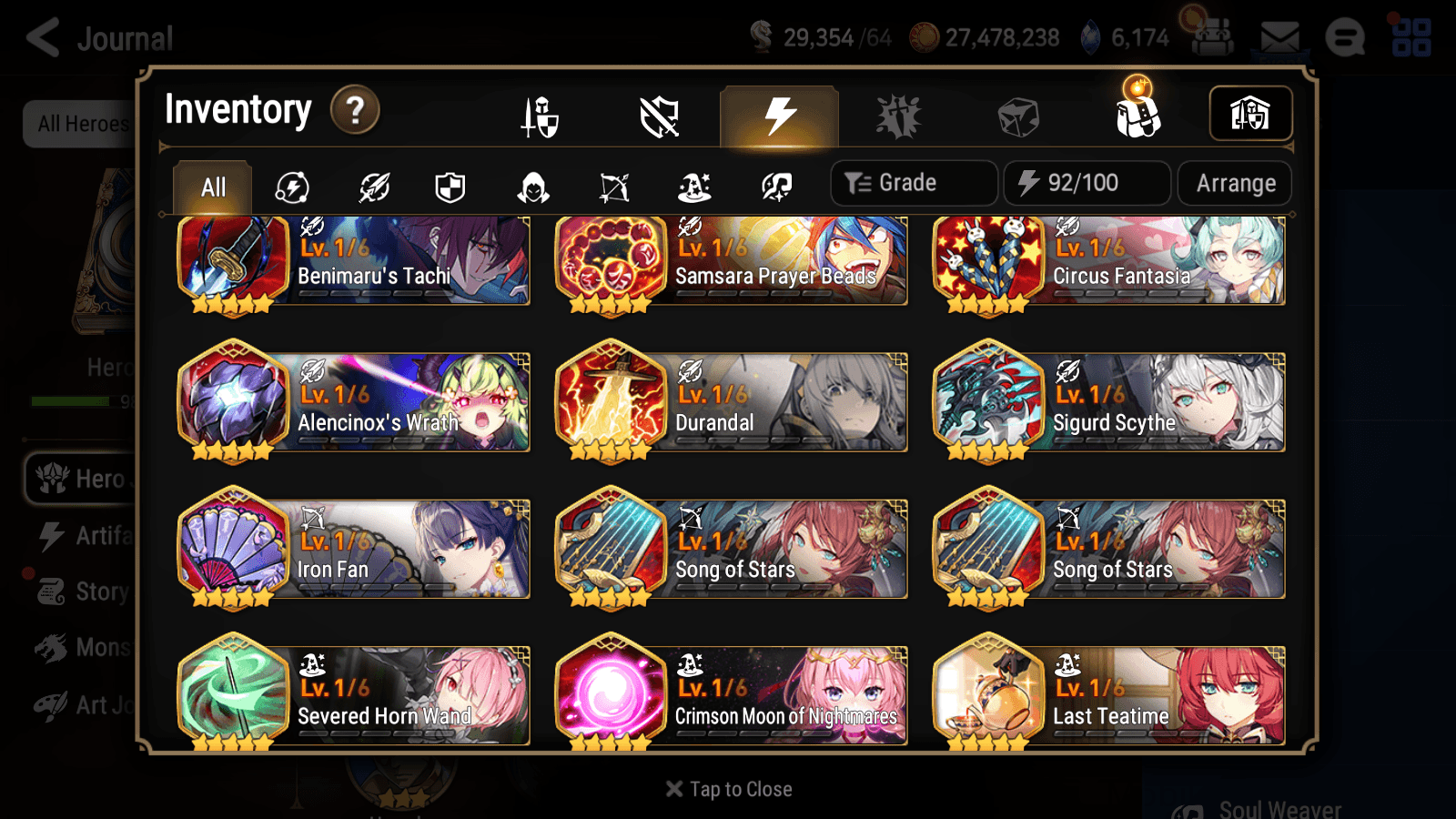Screen dimensions: 1456x819
Task: Click the 92/100 inventory capacity indicator
Action: tap(1087, 182)
